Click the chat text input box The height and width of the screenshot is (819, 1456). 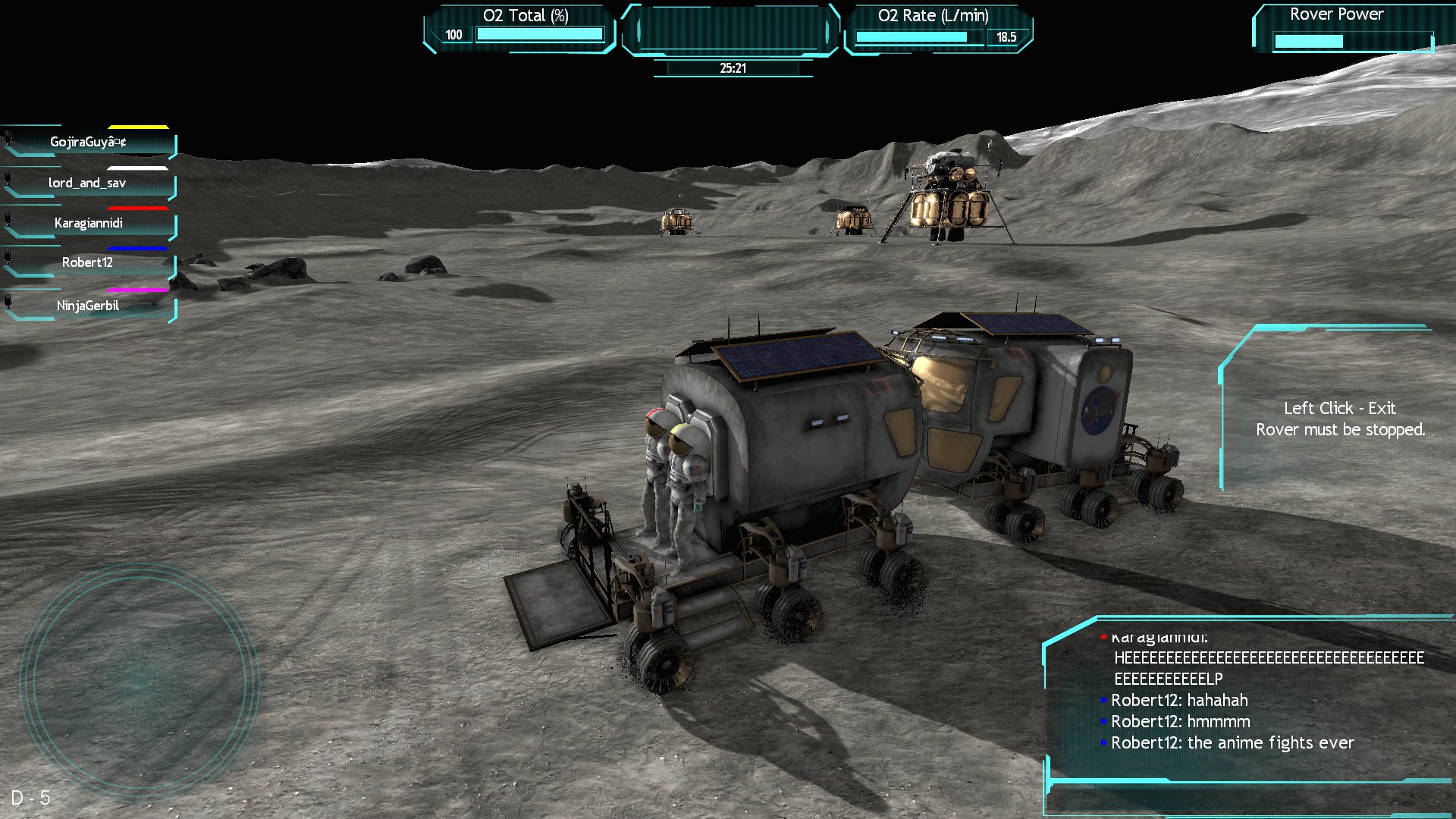click(x=1247, y=799)
